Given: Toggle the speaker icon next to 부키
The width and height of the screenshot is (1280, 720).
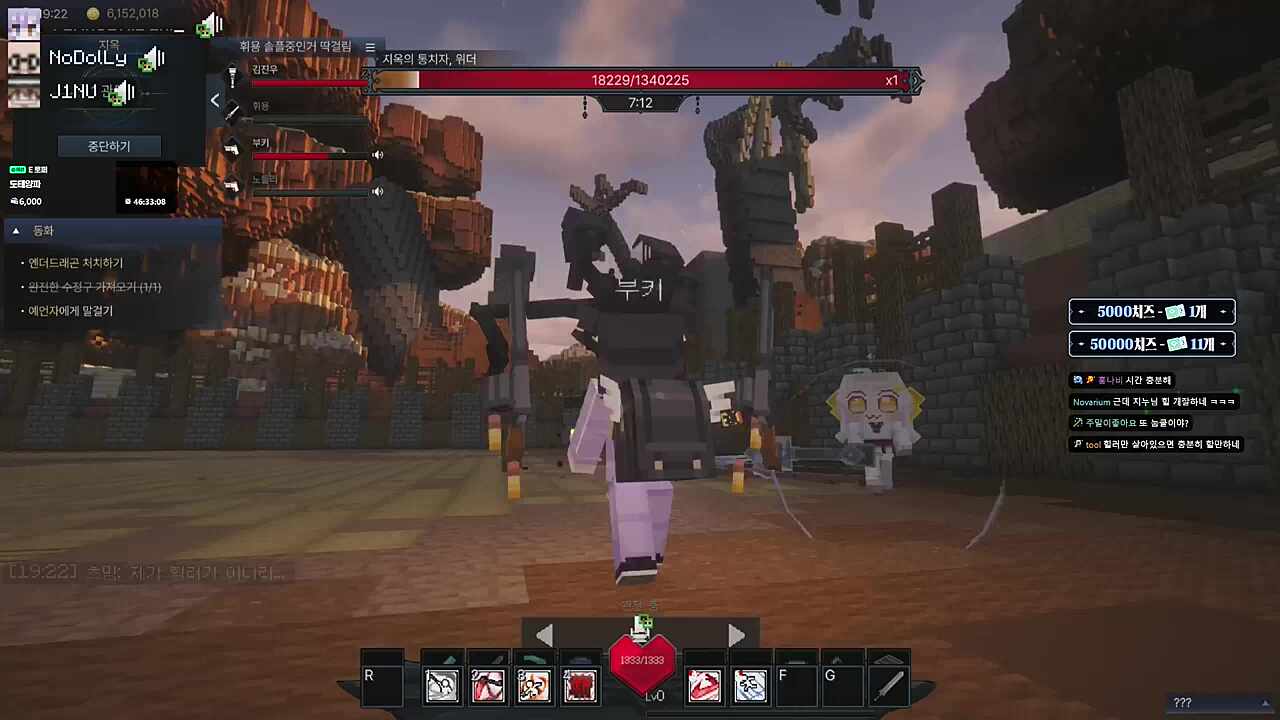Looking at the screenshot, I should (x=378, y=155).
